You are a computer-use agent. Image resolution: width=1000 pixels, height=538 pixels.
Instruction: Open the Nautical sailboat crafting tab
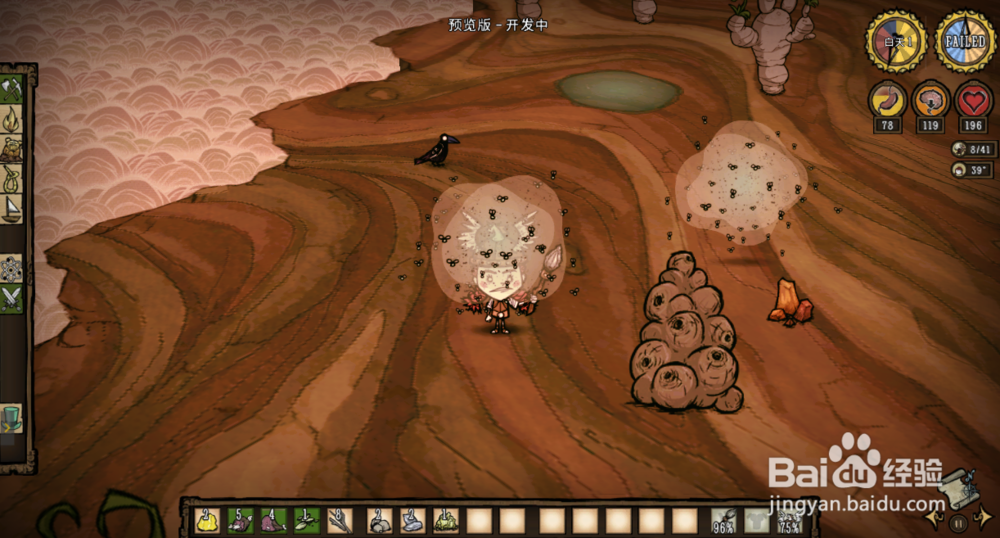pyautogui.click(x=13, y=208)
